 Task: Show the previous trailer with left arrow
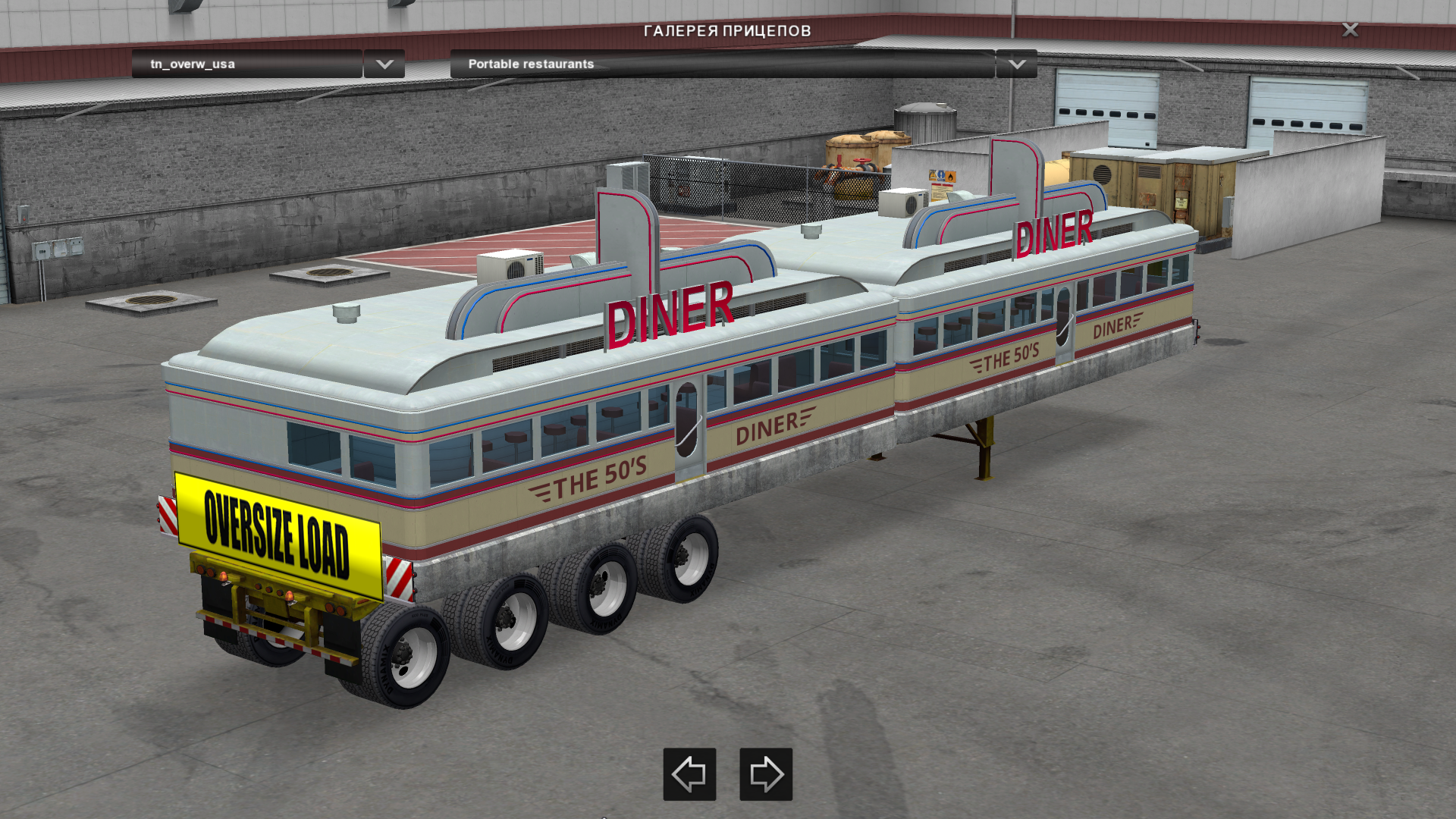pos(689,774)
